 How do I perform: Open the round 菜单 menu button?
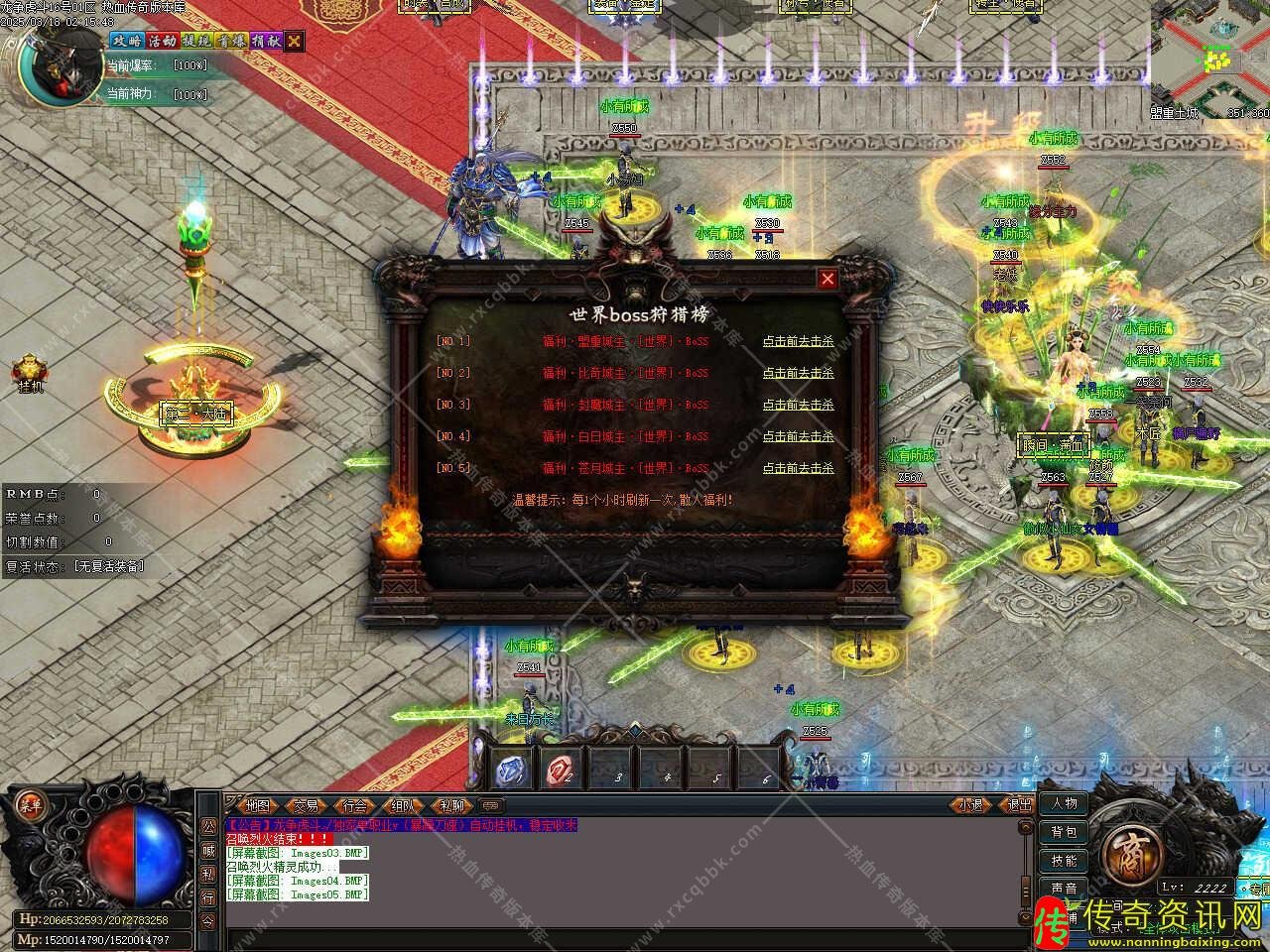[29, 805]
